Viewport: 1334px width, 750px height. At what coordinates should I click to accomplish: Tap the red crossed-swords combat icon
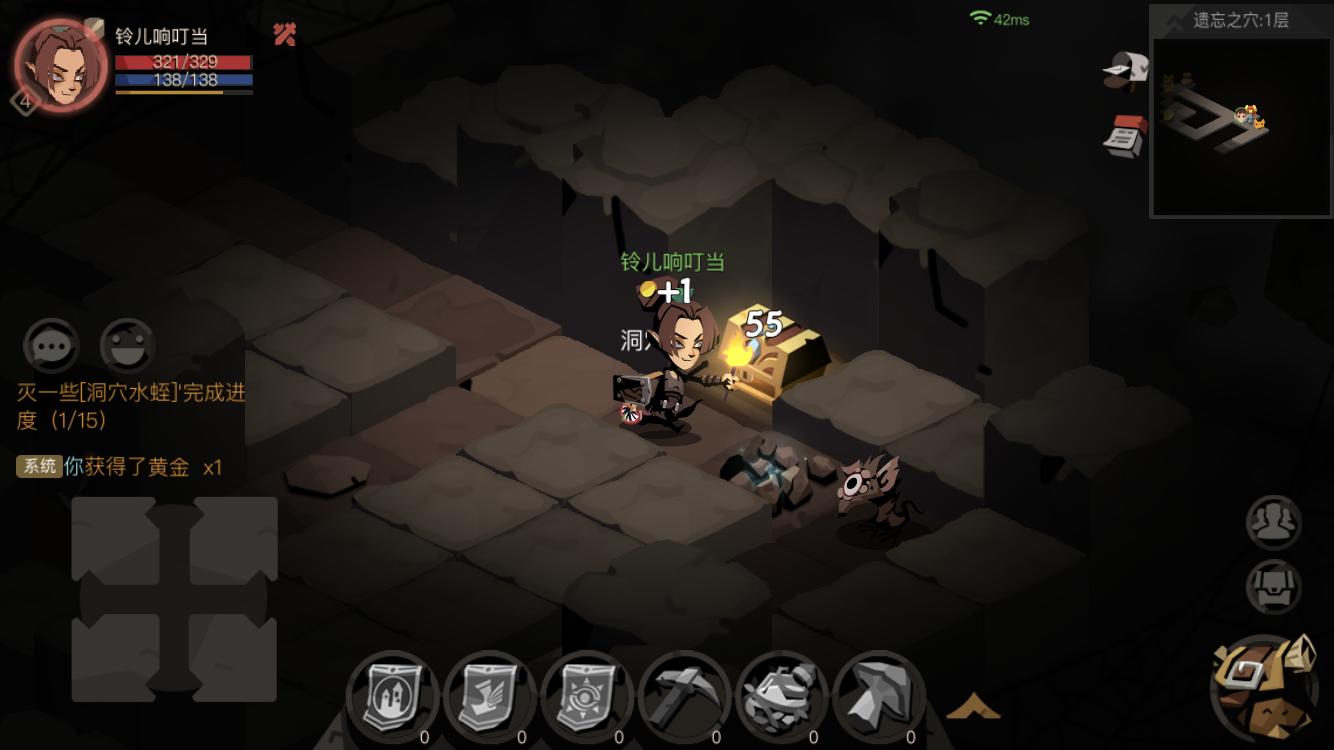click(285, 35)
